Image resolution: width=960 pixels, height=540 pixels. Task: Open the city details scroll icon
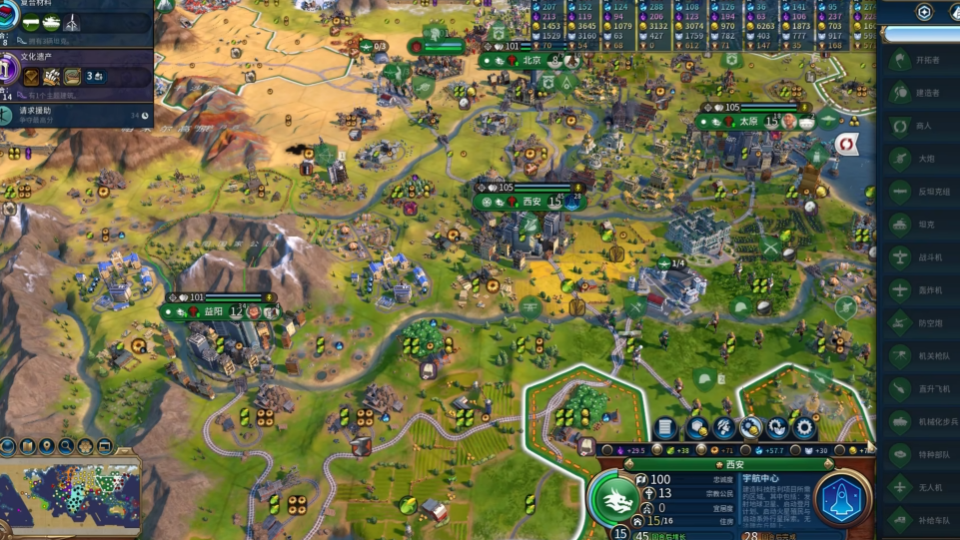click(x=665, y=429)
